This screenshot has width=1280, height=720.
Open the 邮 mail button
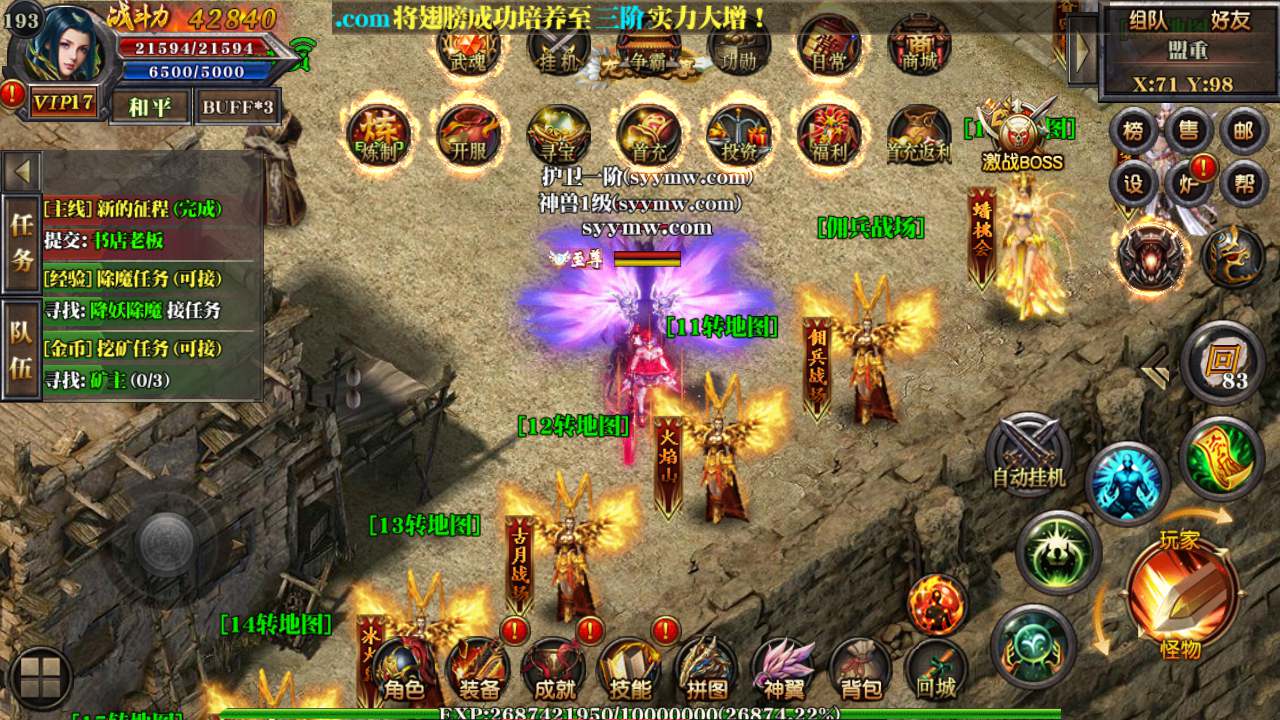point(1243,131)
